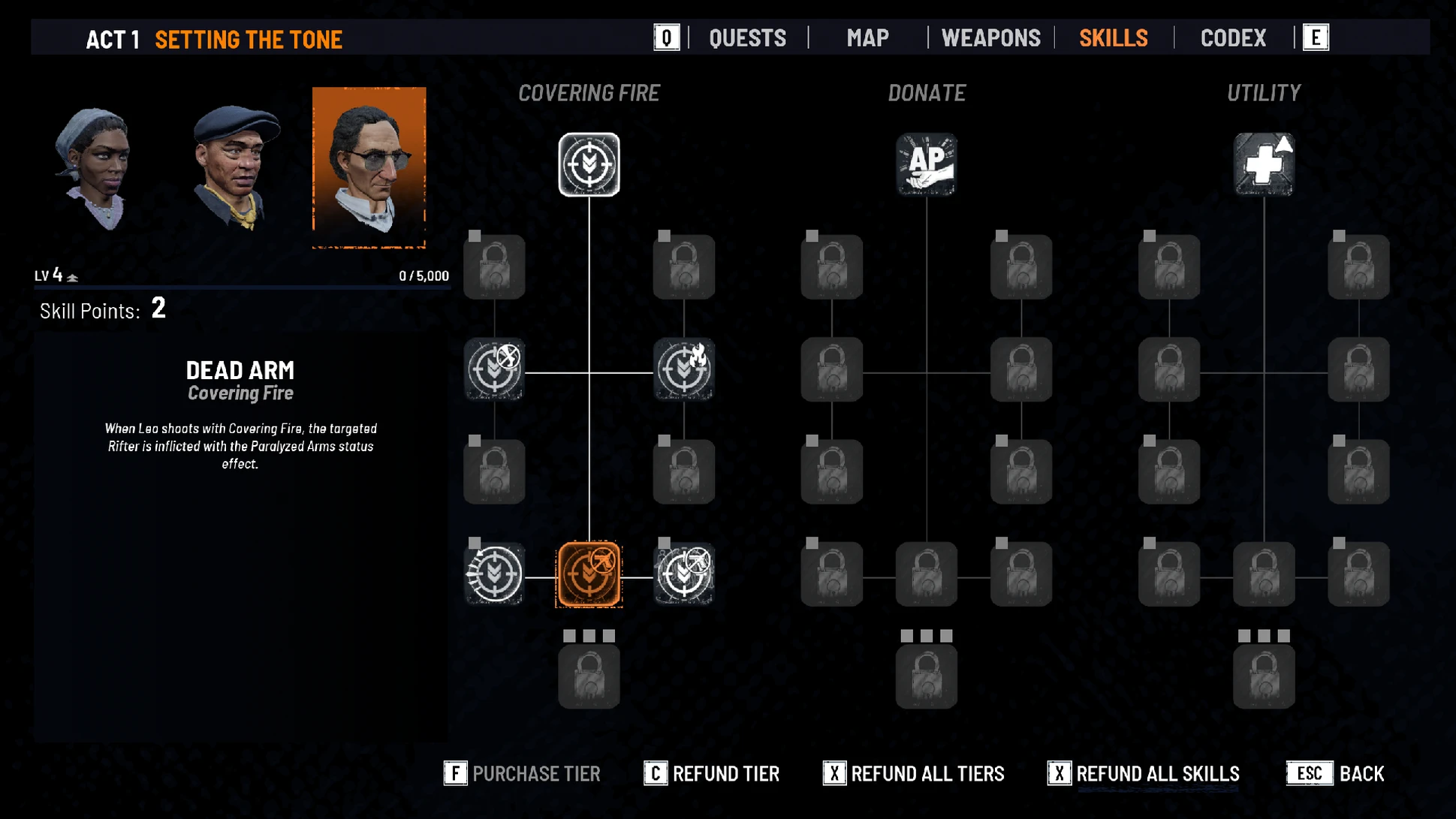
Task: Open the Weapons tab
Action: point(990,38)
